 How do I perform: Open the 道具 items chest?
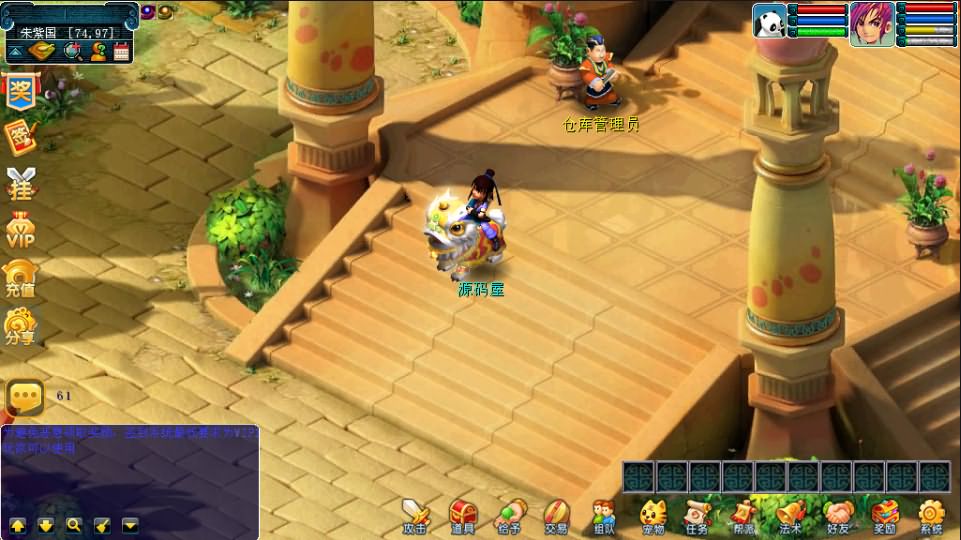(x=462, y=516)
